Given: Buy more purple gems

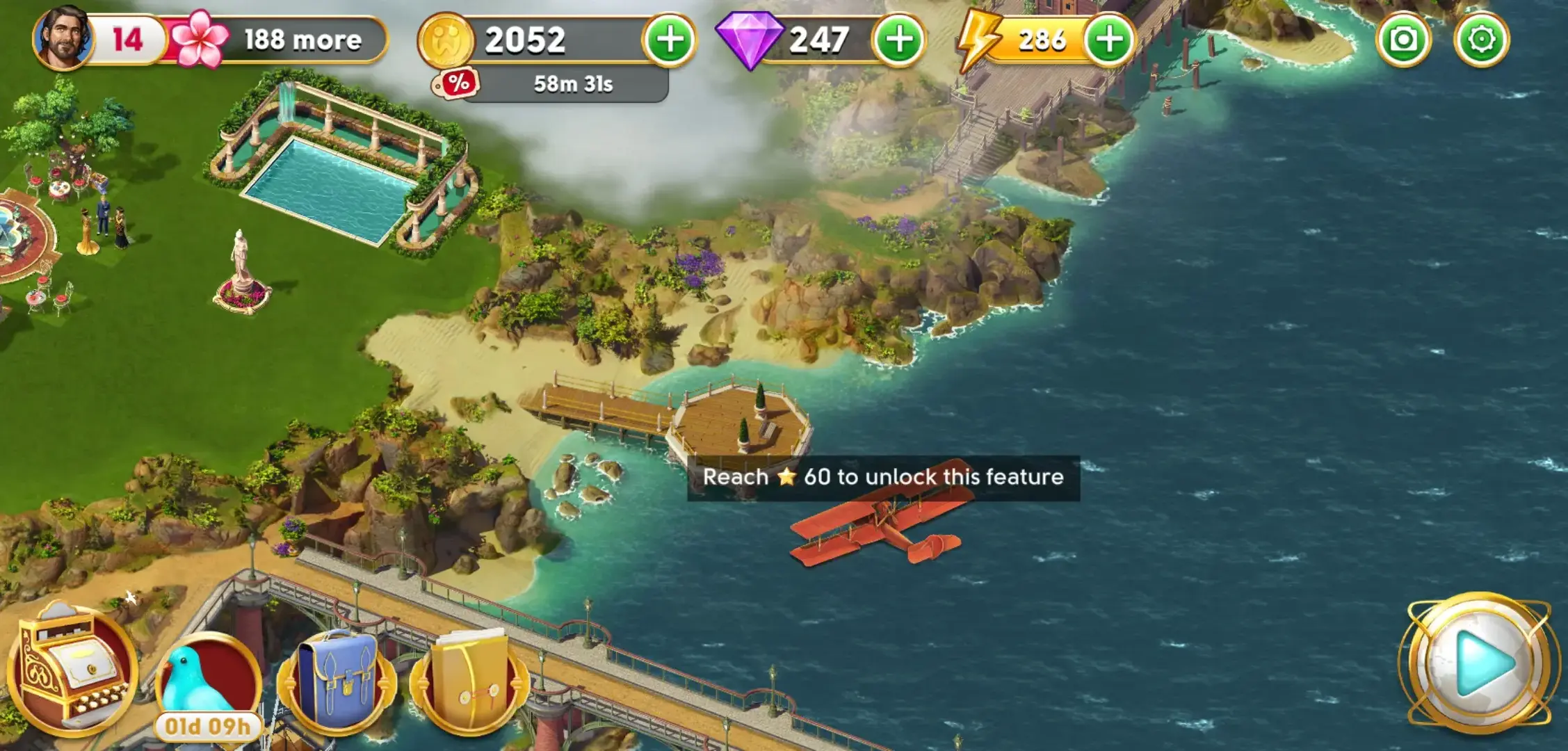Looking at the screenshot, I should [x=899, y=40].
